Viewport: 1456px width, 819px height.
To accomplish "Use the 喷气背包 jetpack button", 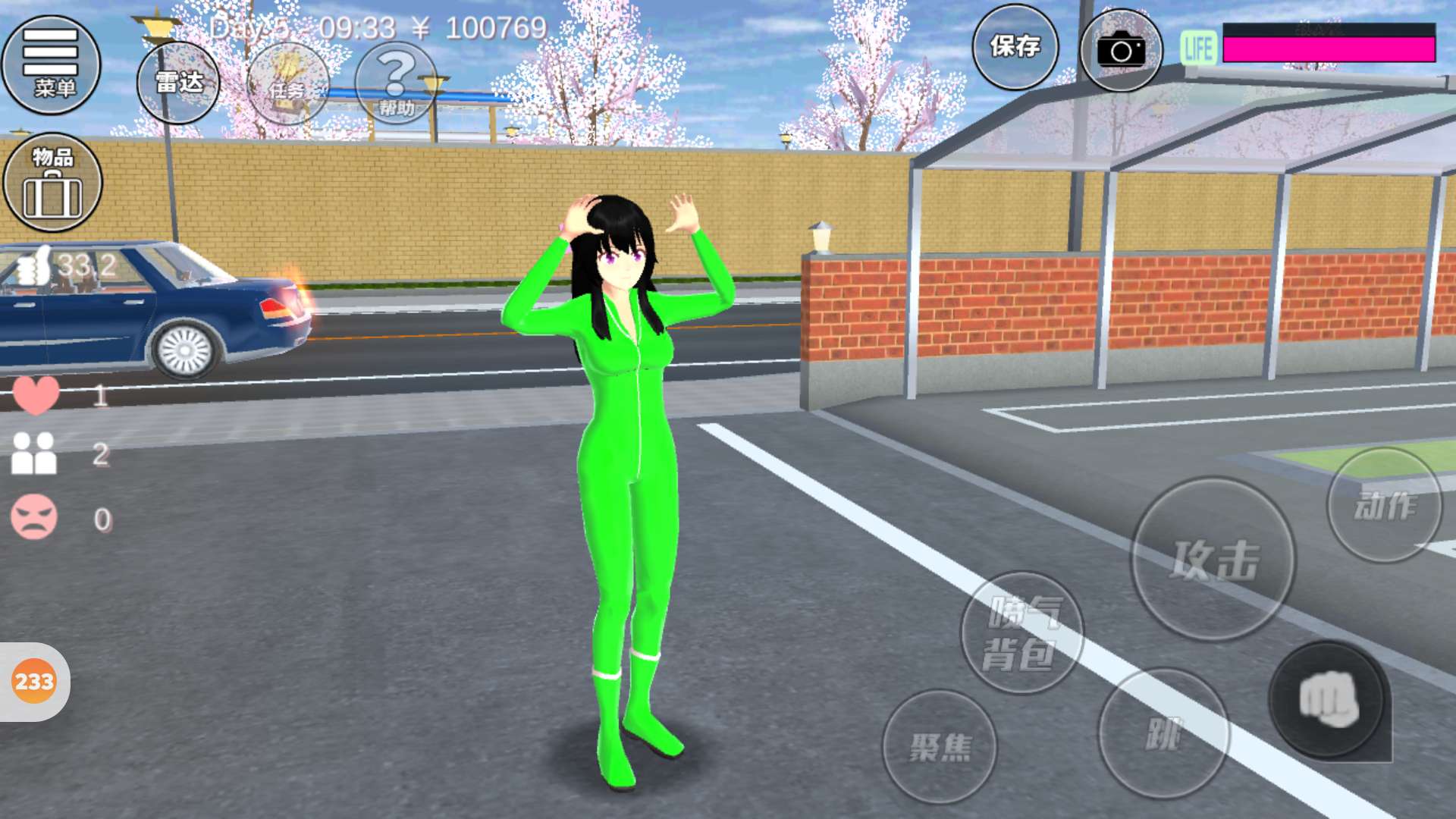I will 1021,632.
